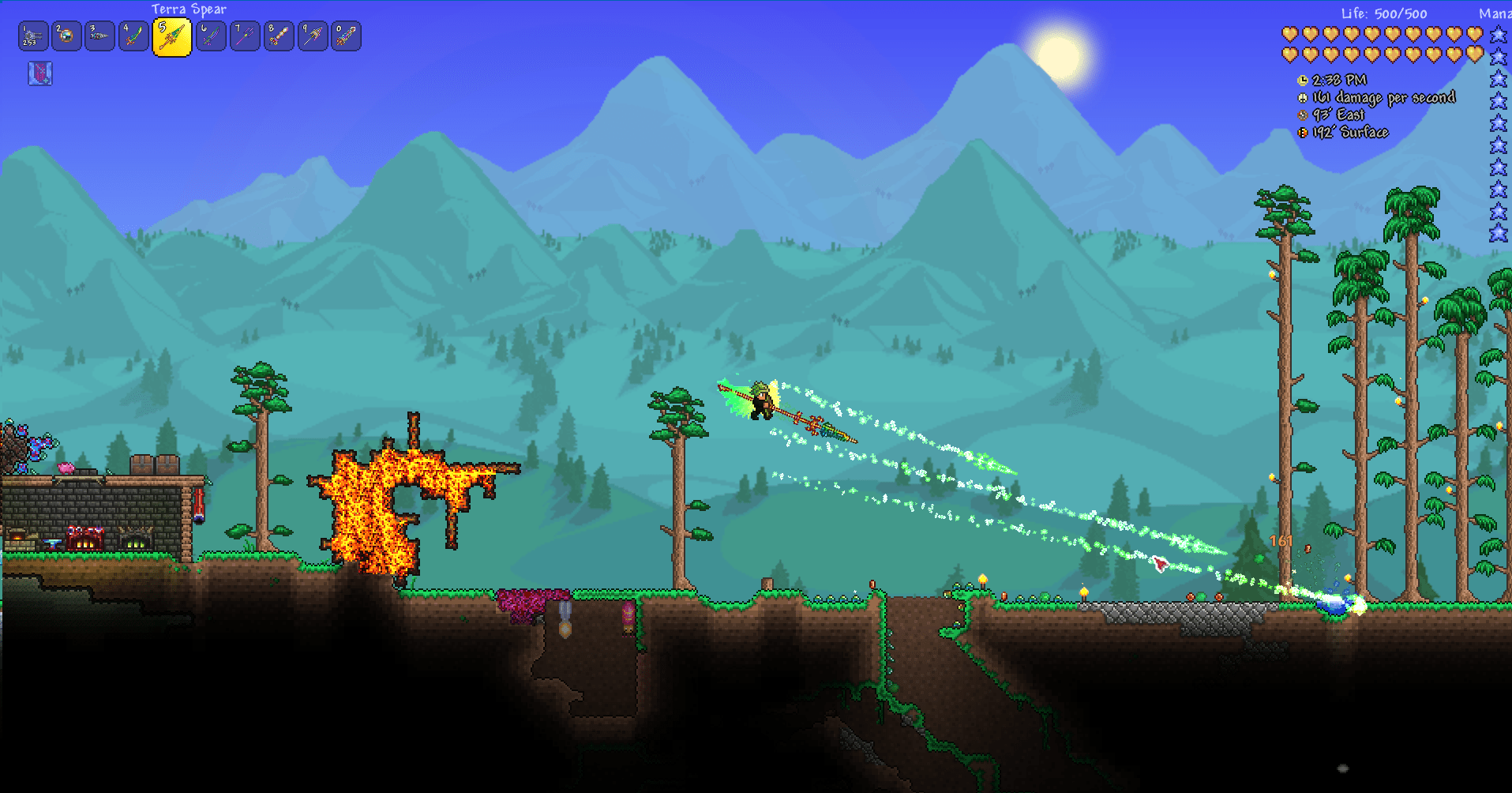The width and height of the screenshot is (1512, 793).
Task: Cancel the buff icon below the hotbar
Action: click(40, 72)
